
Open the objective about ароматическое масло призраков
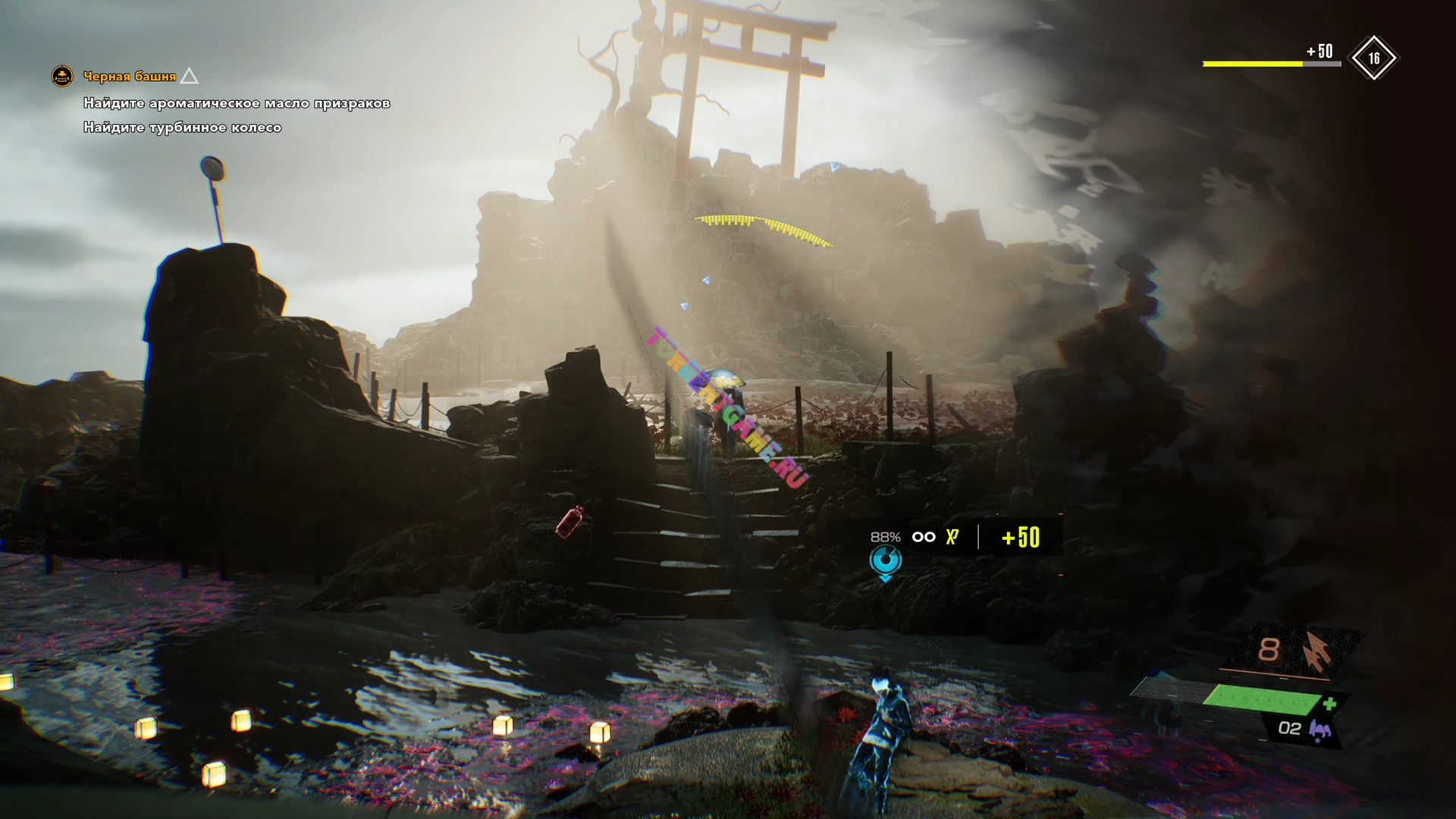(x=236, y=103)
